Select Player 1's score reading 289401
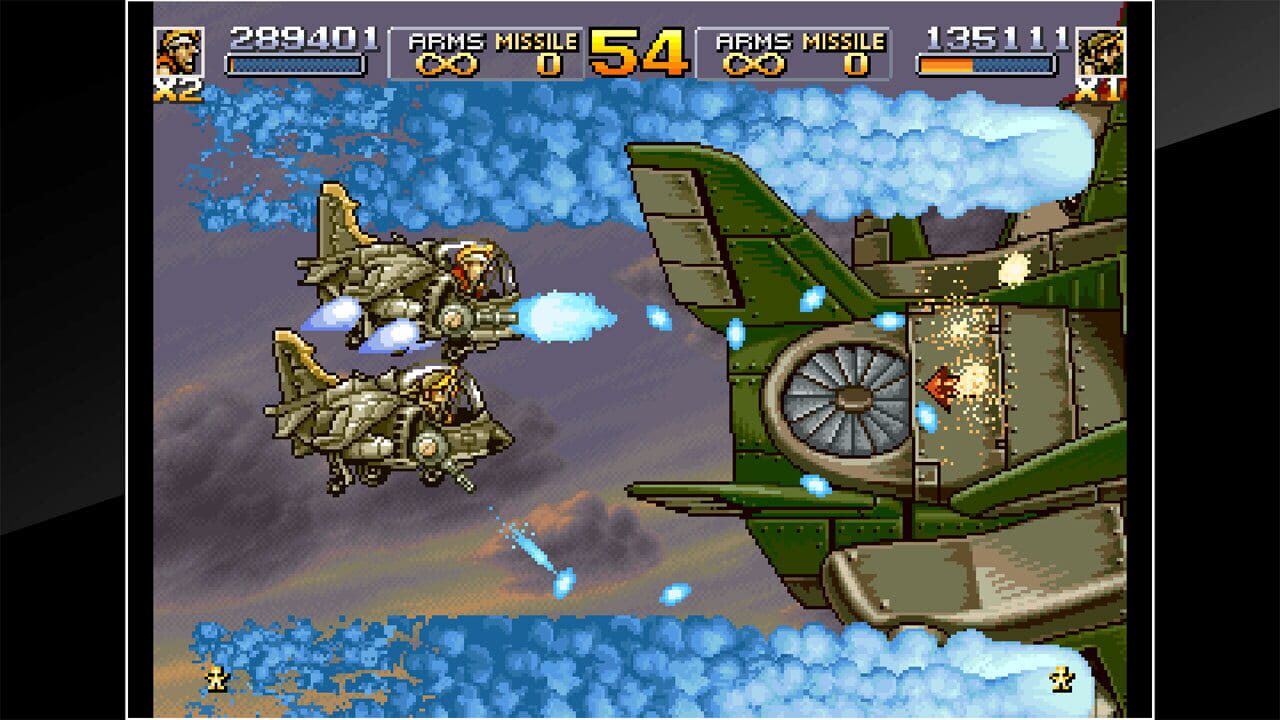Viewport: 1280px width, 720px height. [x=302, y=38]
